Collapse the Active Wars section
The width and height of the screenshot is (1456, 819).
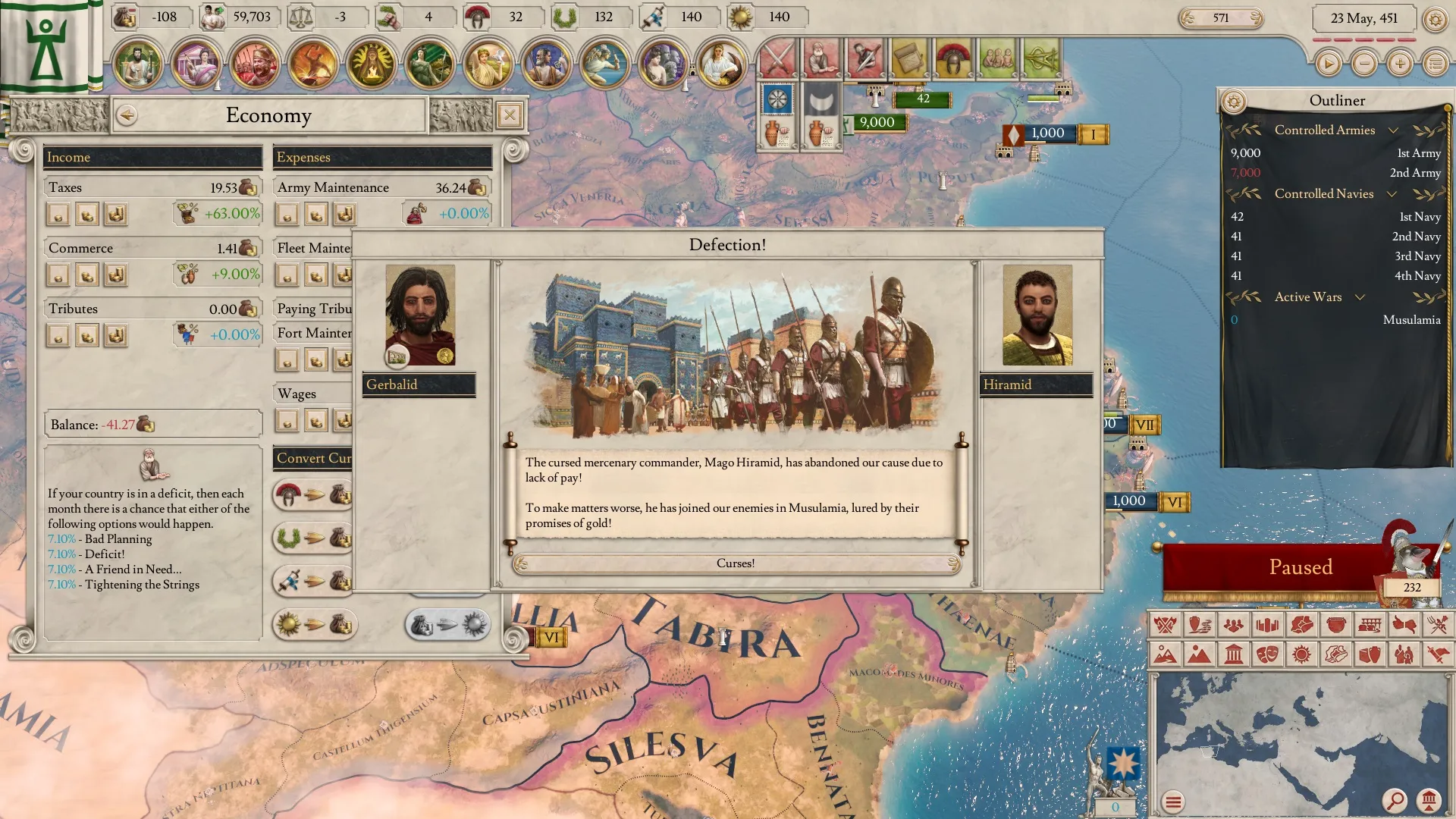tap(1360, 297)
